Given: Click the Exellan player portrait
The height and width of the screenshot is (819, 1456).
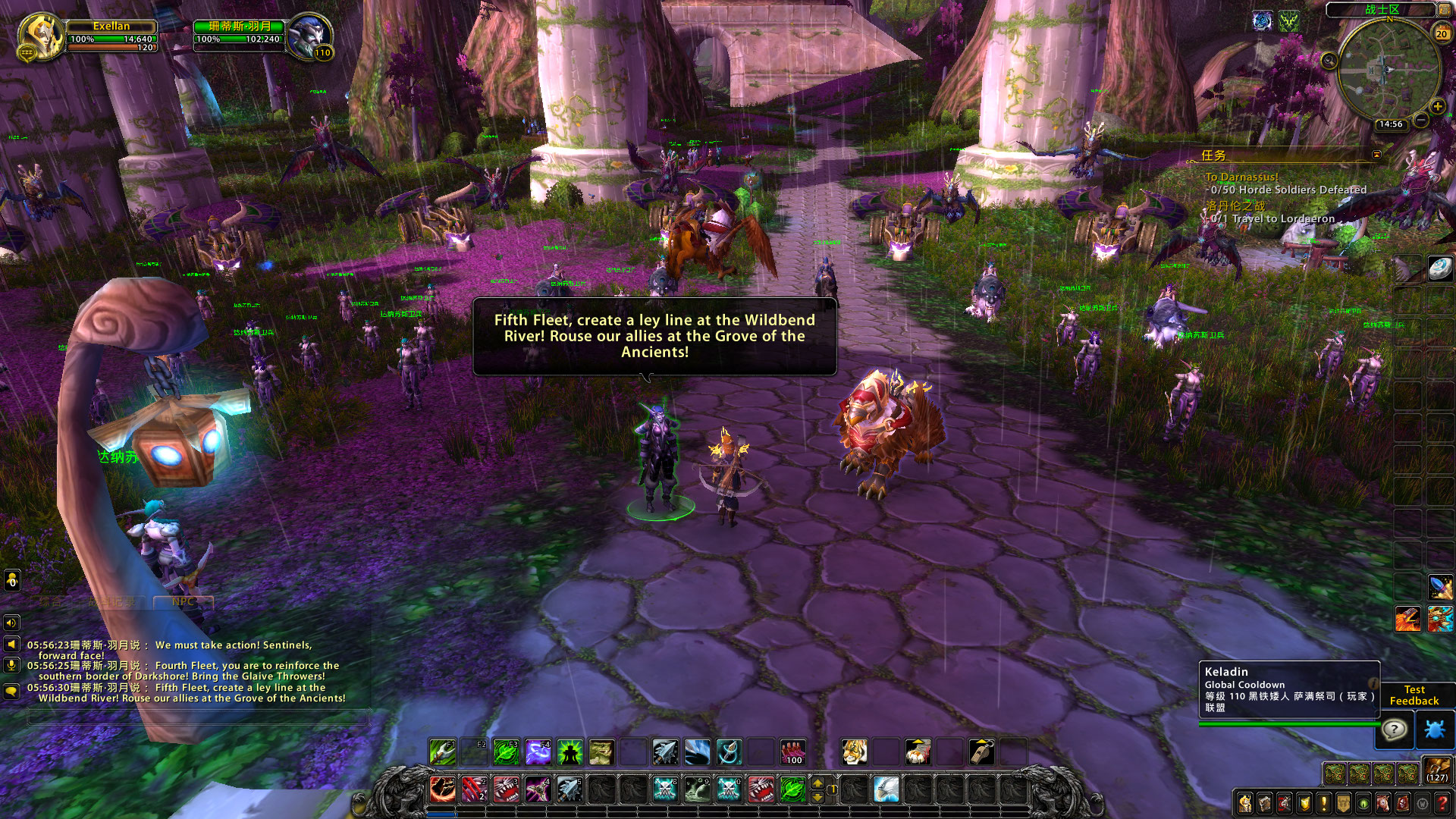Looking at the screenshot, I should [39, 36].
